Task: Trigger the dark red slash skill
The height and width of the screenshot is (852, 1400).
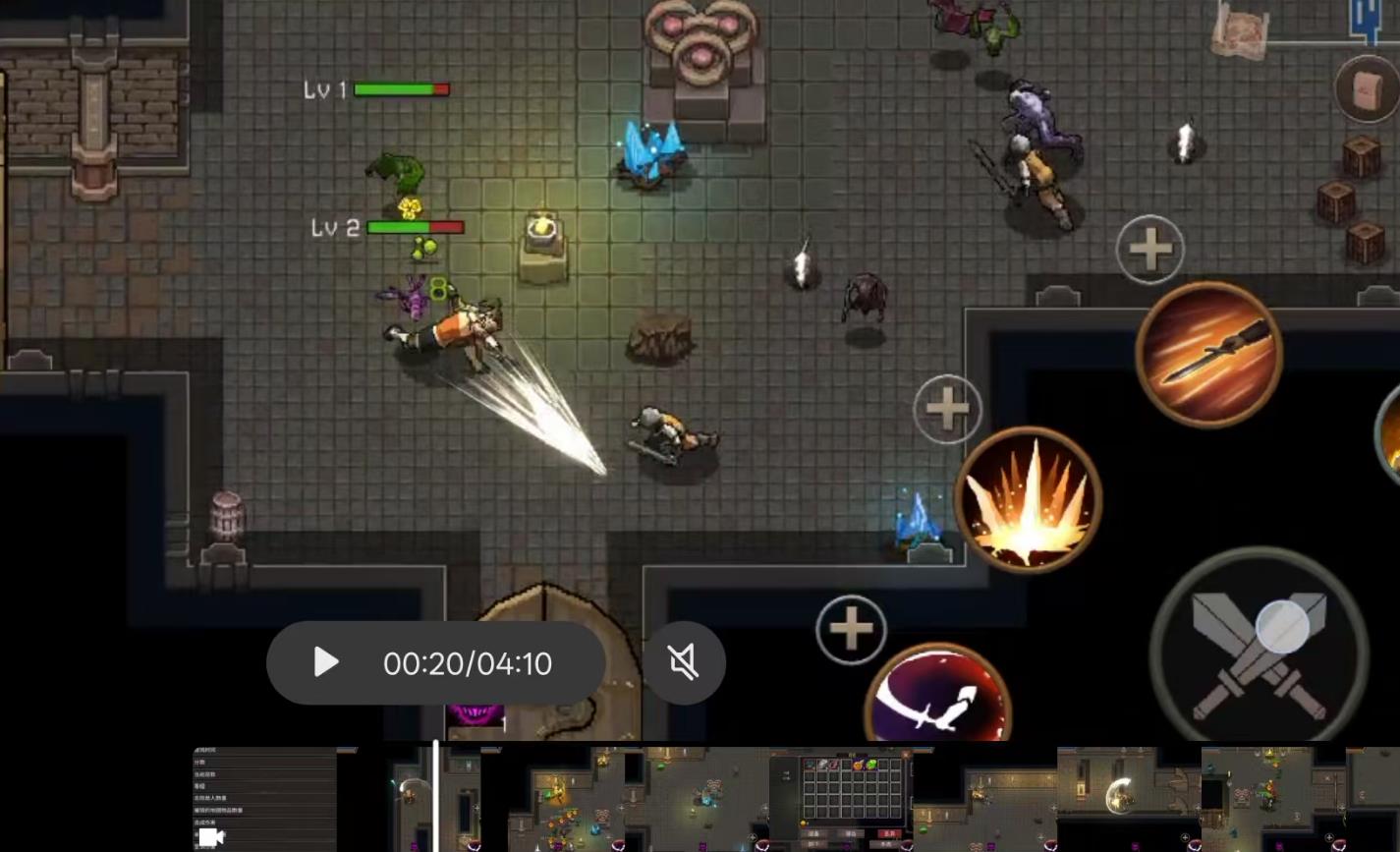Action: coord(937,700)
